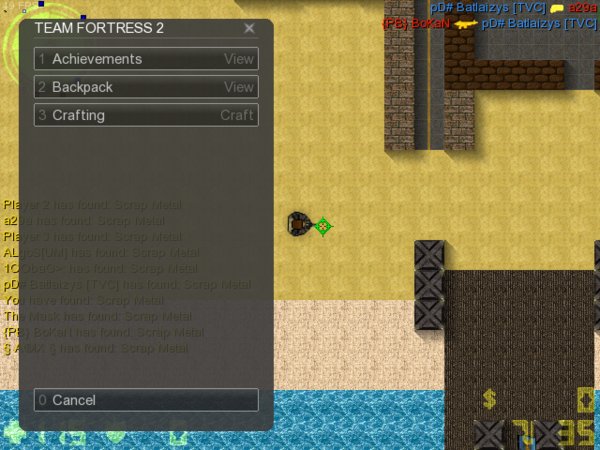Open the Achievements entry

[146, 59]
